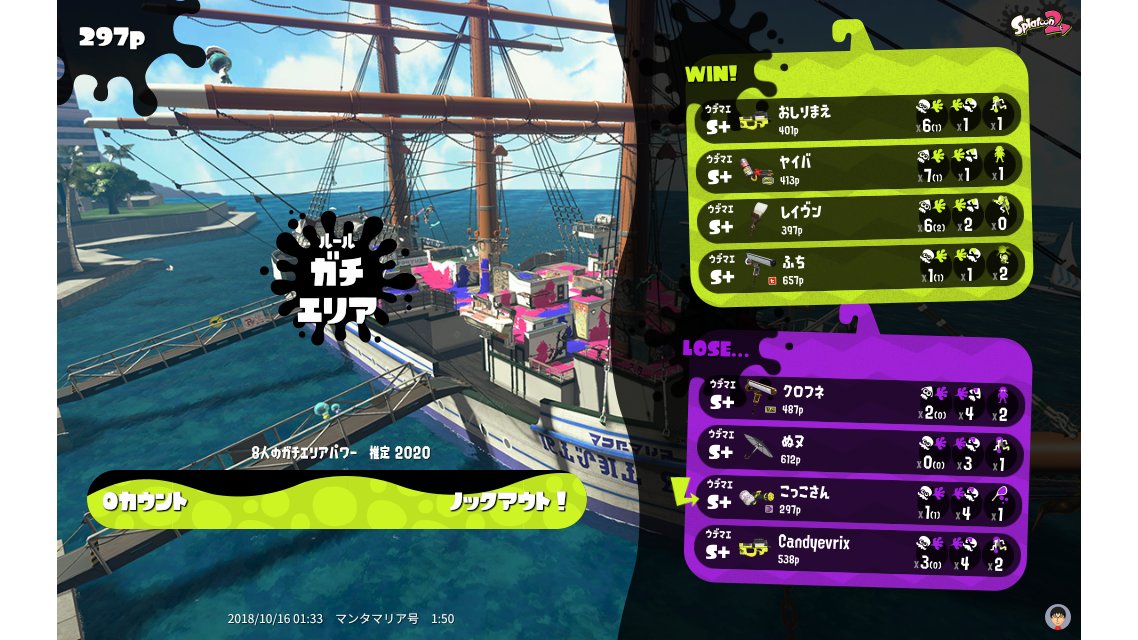
Task: Open Candyevrix's player row
Action: coord(858,551)
